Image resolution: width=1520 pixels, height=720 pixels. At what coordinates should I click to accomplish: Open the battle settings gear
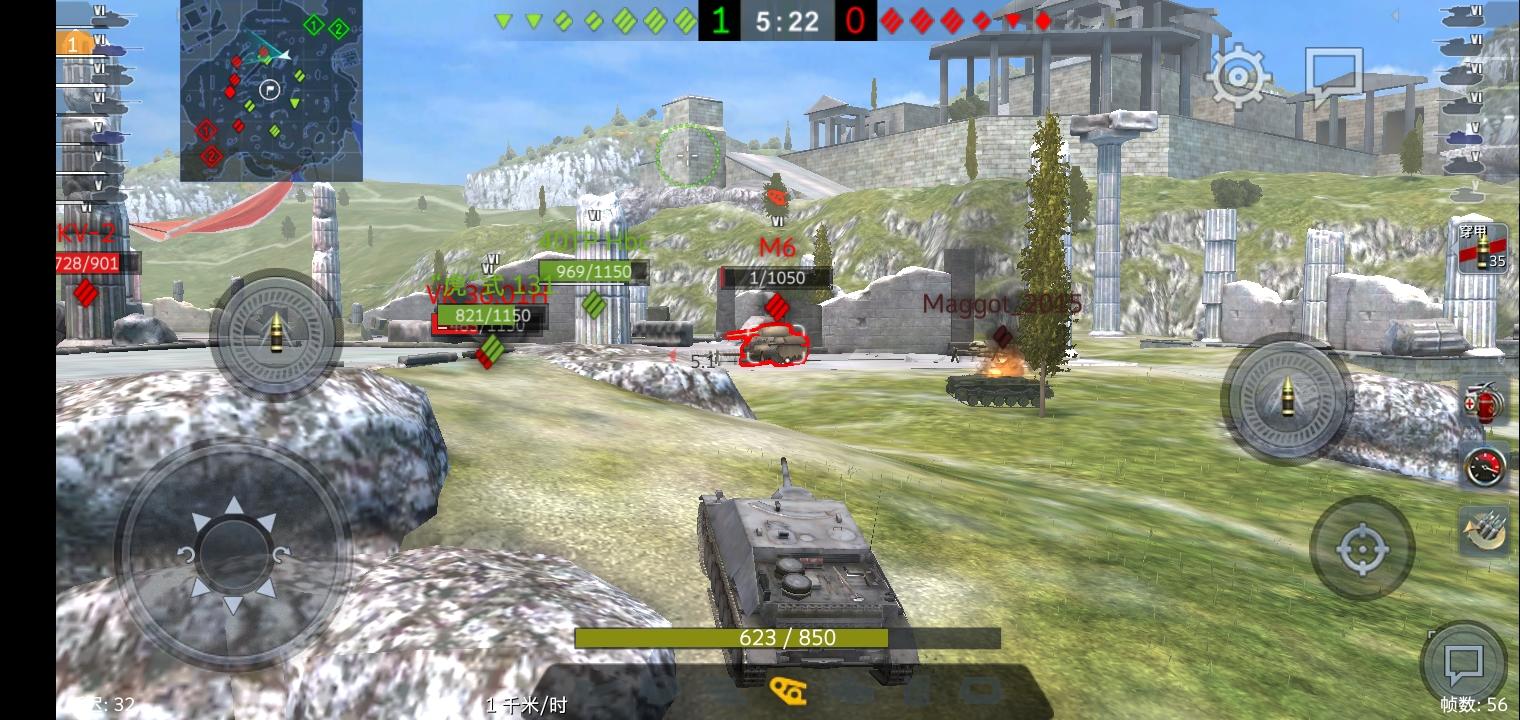tap(1239, 75)
